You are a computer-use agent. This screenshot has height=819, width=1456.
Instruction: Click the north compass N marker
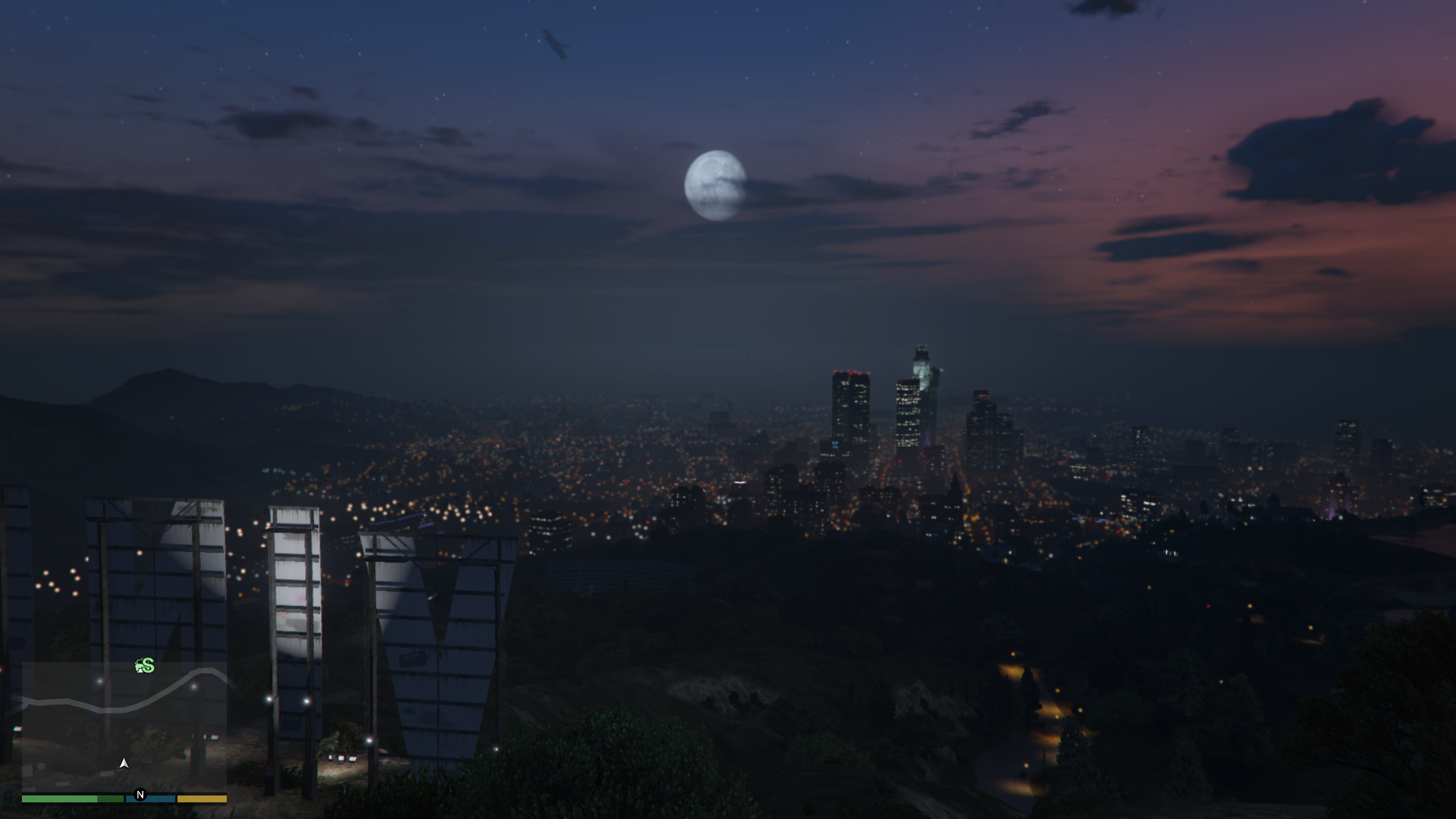tap(140, 795)
